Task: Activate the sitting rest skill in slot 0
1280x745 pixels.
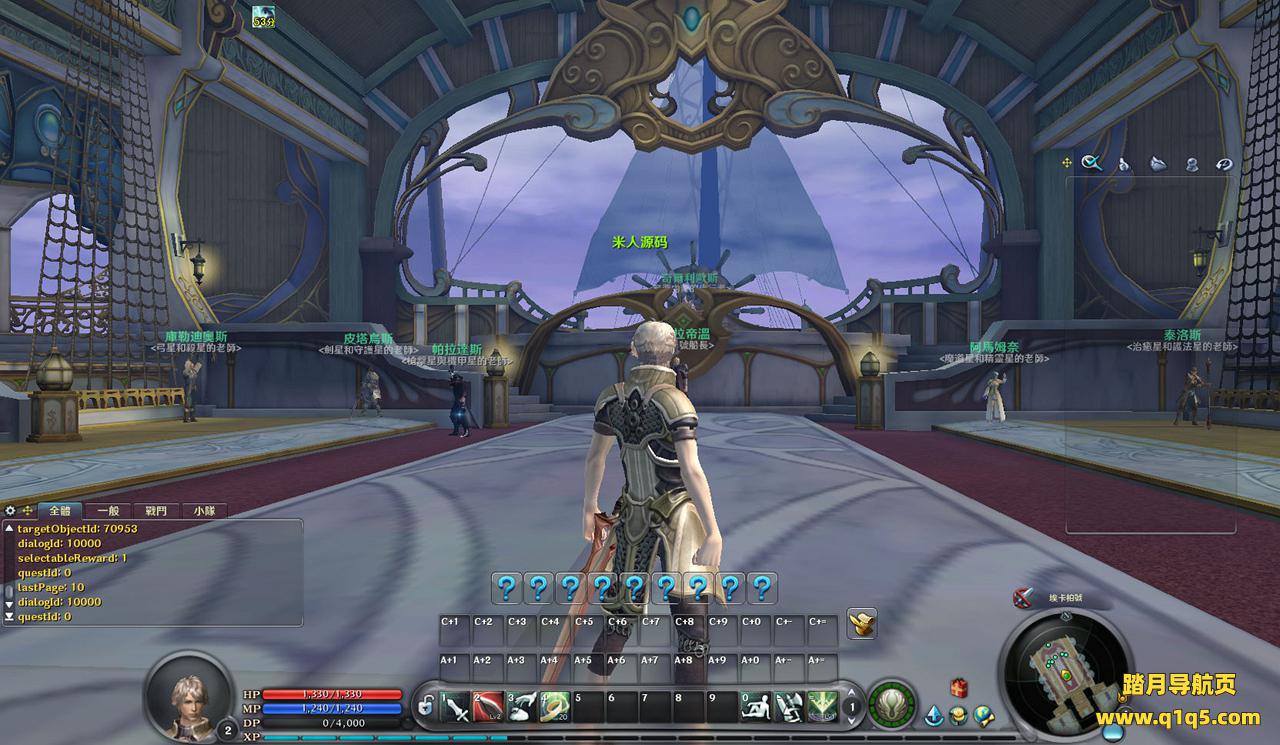Action: click(x=756, y=707)
